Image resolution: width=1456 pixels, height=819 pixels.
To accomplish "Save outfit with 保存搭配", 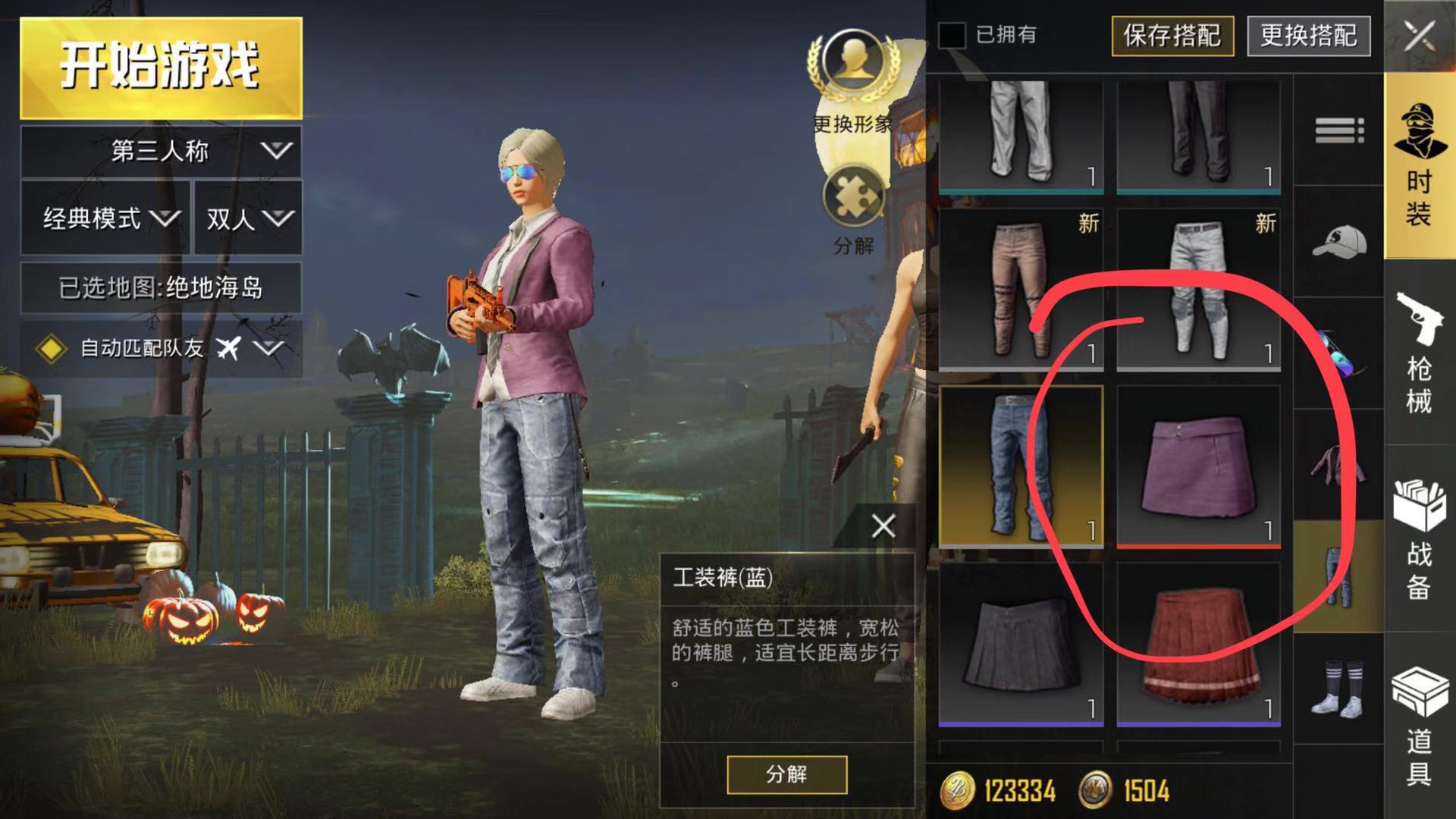I will pyautogui.click(x=1172, y=36).
